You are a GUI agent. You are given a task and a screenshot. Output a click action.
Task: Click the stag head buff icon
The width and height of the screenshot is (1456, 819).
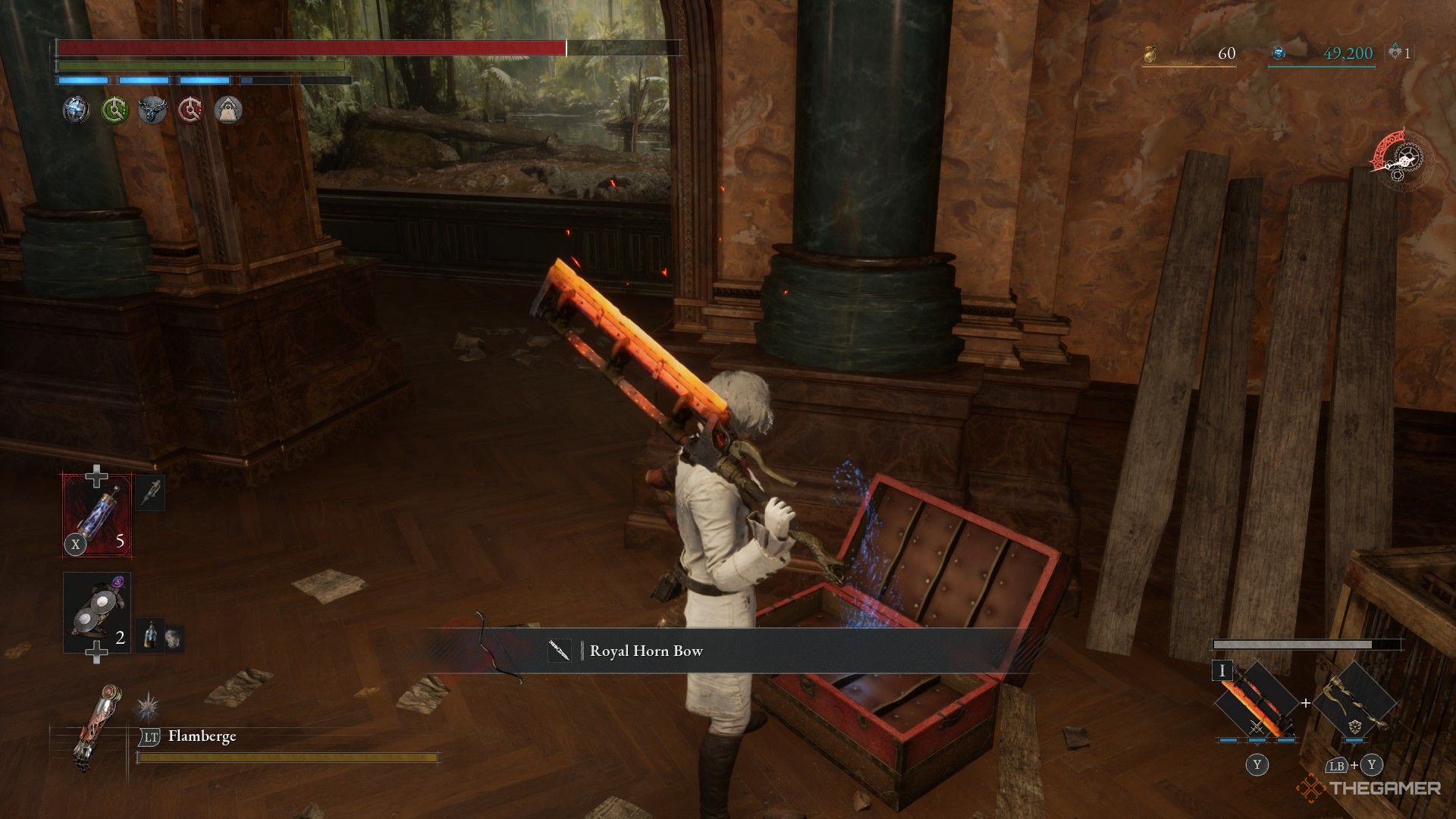152,111
